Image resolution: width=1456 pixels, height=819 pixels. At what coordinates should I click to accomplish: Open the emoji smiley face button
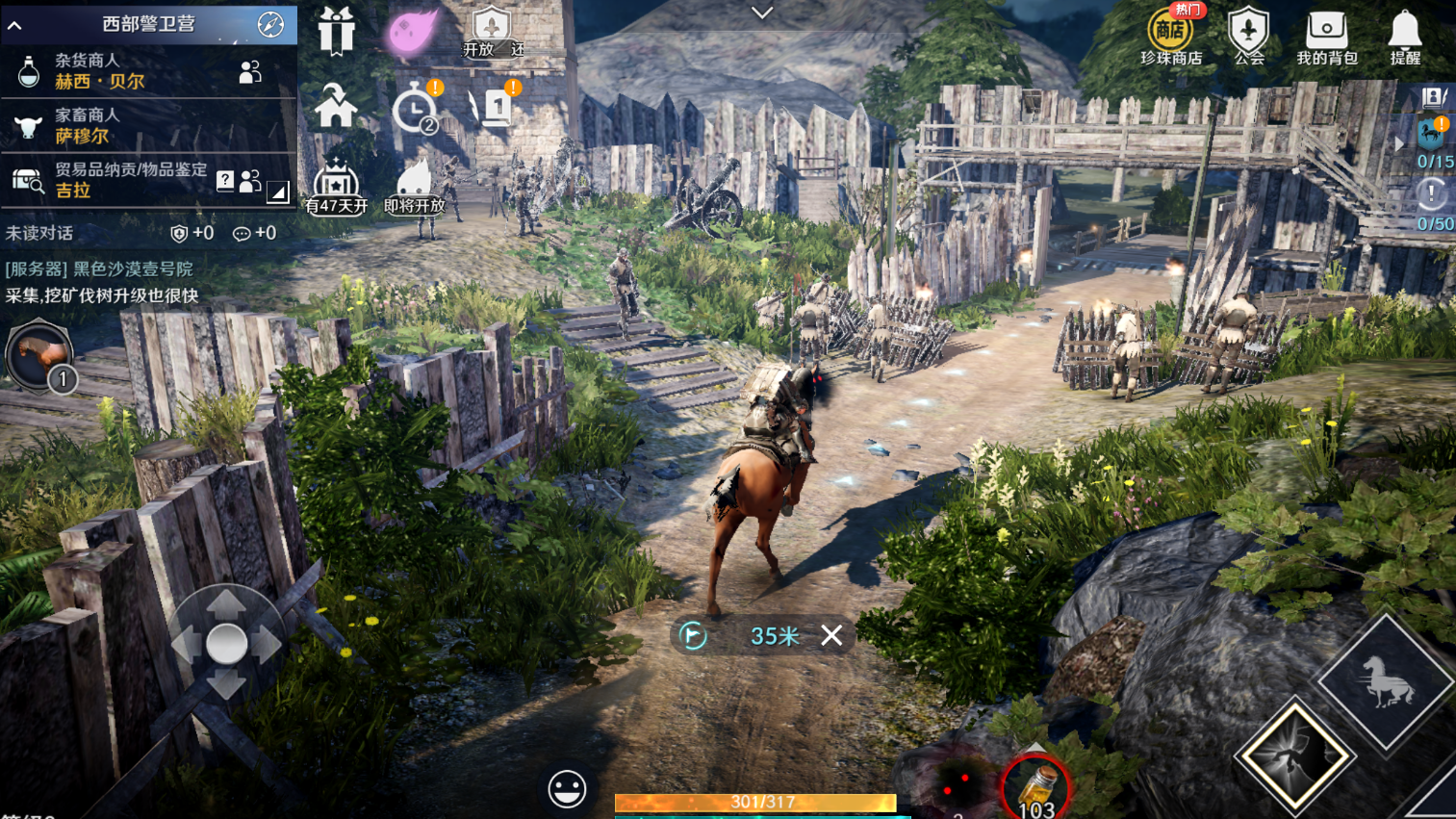(x=567, y=789)
